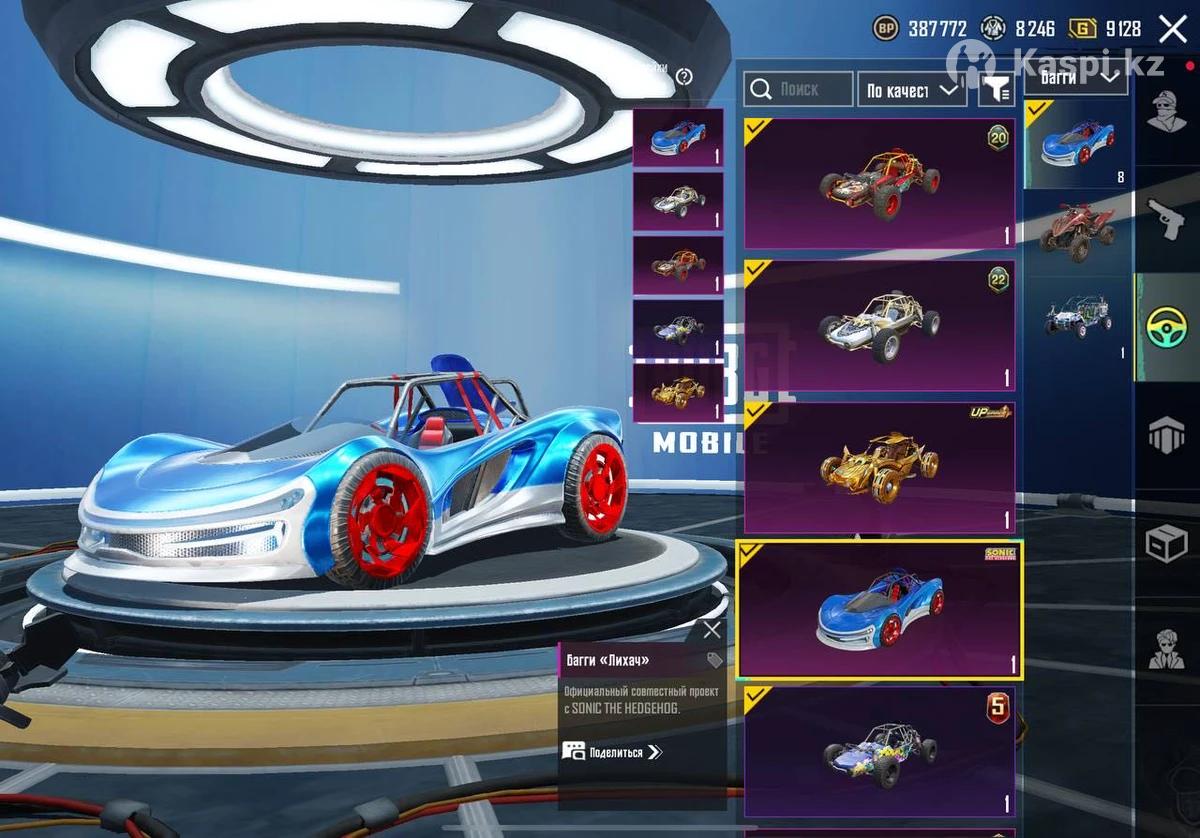Close the Багги «Лихач» info panel
Image resolution: width=1200 pixels, height=838 pixels.
coord(711,630)
